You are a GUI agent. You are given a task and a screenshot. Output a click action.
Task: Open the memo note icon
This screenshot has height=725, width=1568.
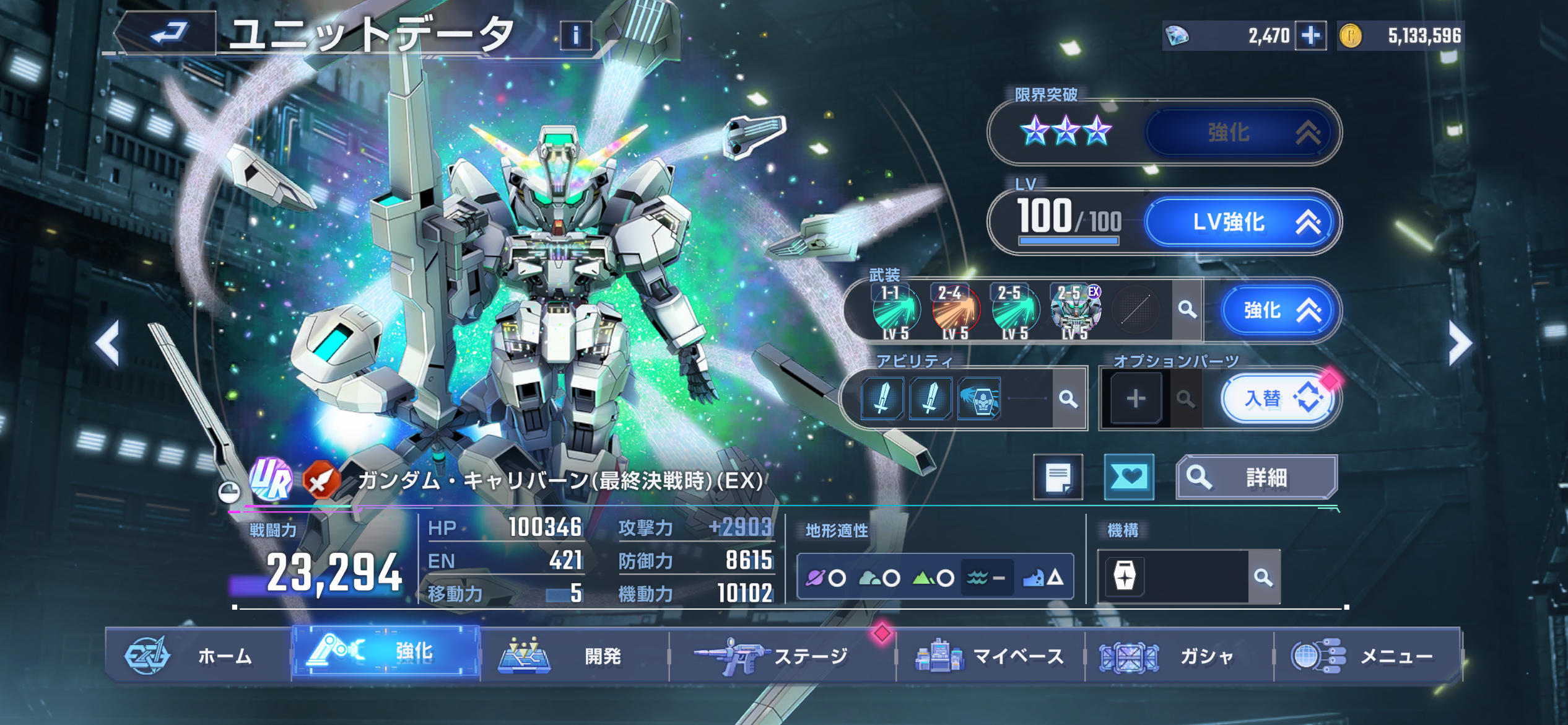tap(1058, 477)
